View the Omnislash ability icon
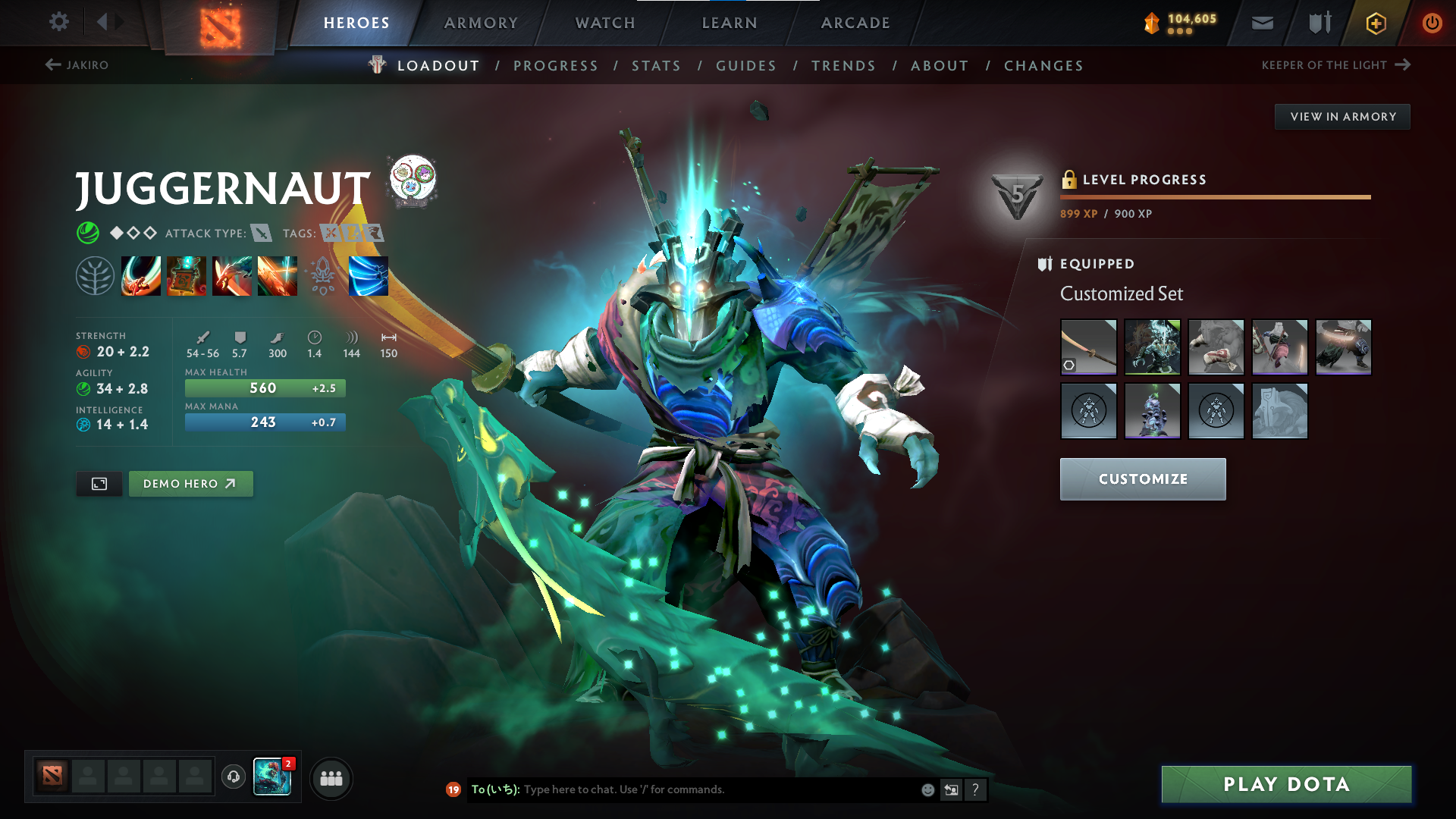1456x819 pixels. (x=369, y=275)
